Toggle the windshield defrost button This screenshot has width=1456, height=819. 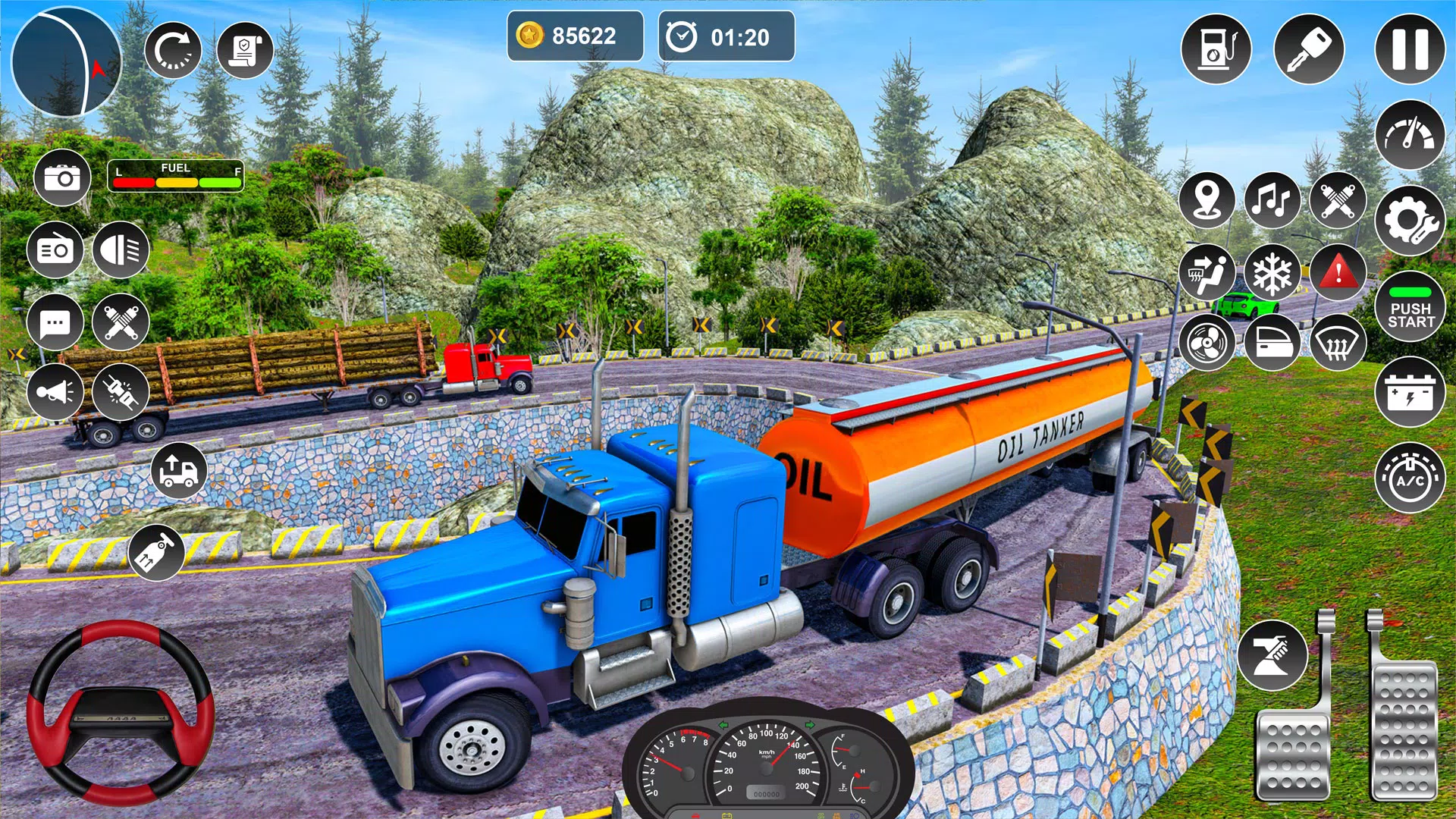point(1338,343)
